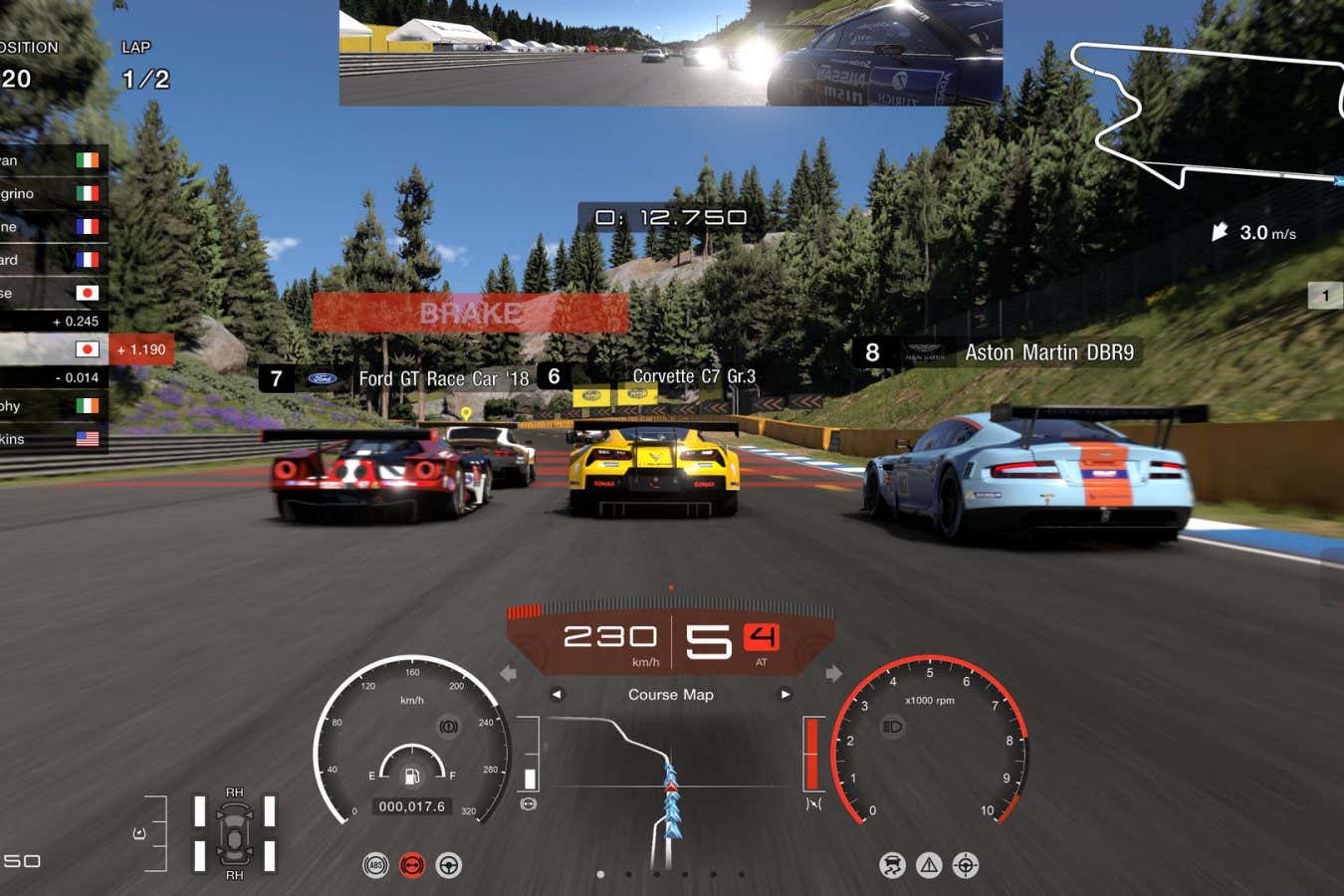Activate the hazard warning triangle icon
This screenshot has height=896, width=1344.
(x=929, y=865)
